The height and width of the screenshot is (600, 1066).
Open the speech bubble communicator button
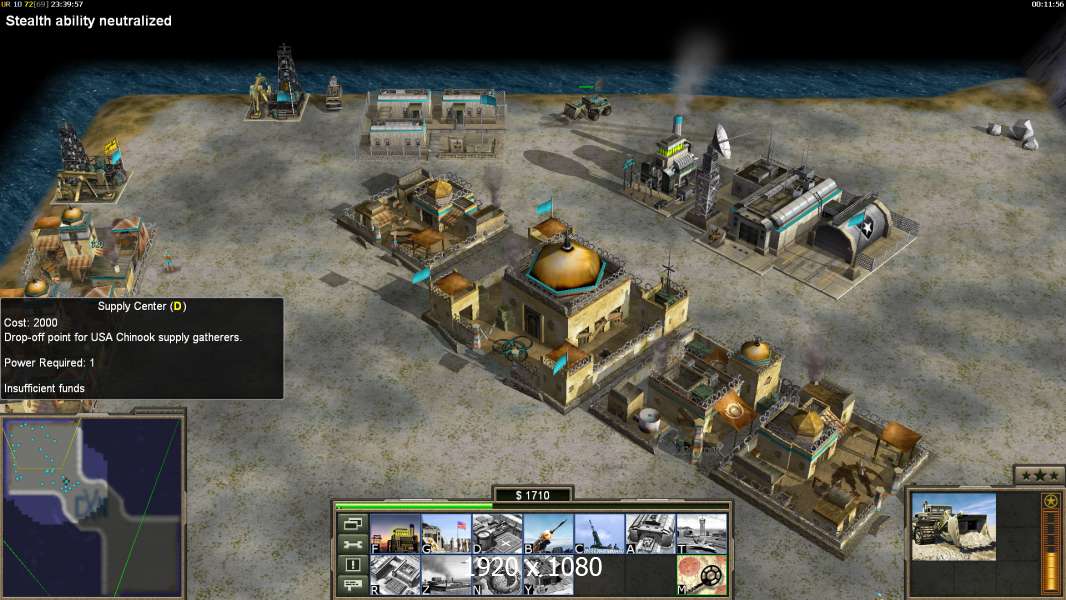[x=352, y=586]
